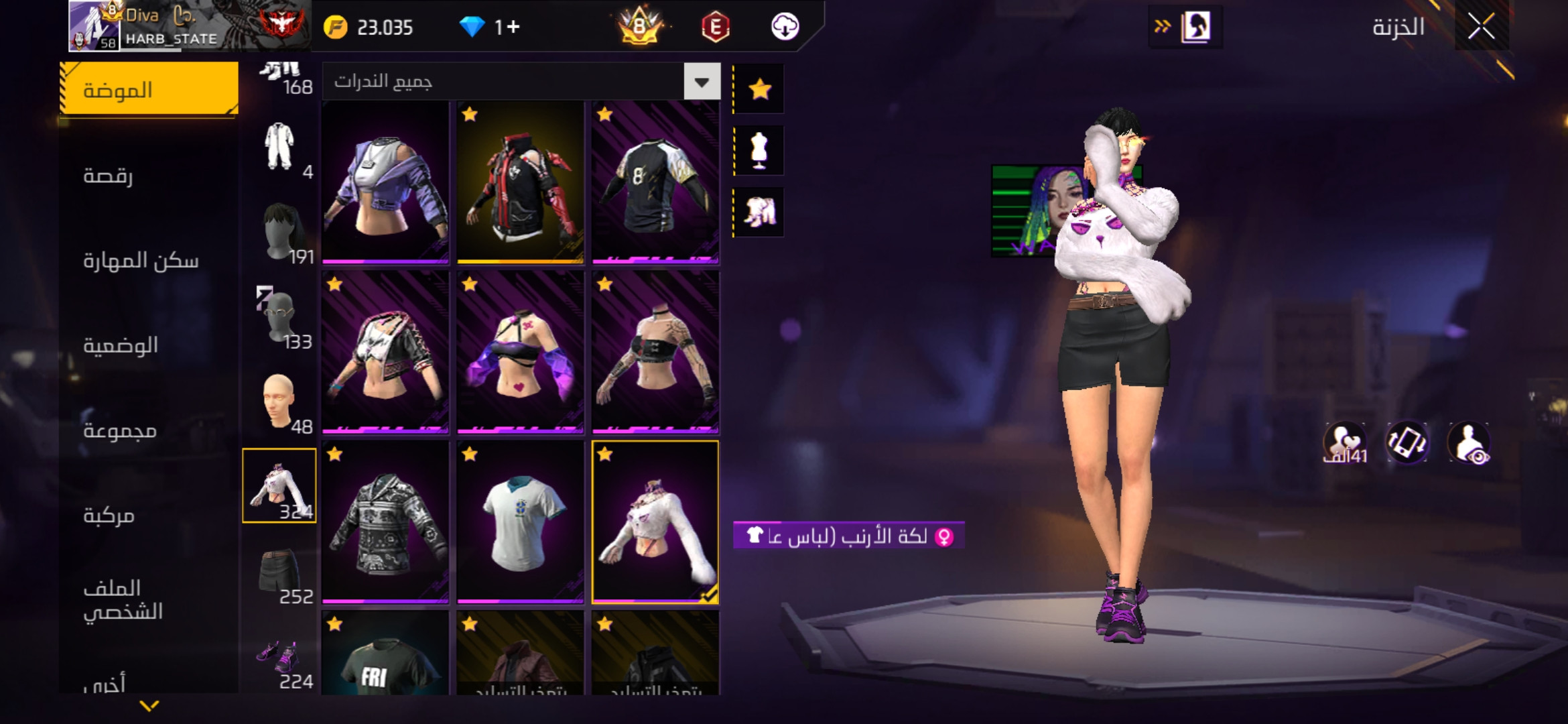The image size is (1568, 724).
Task: Open the mannequin outfit preset button
Action: 759,151
